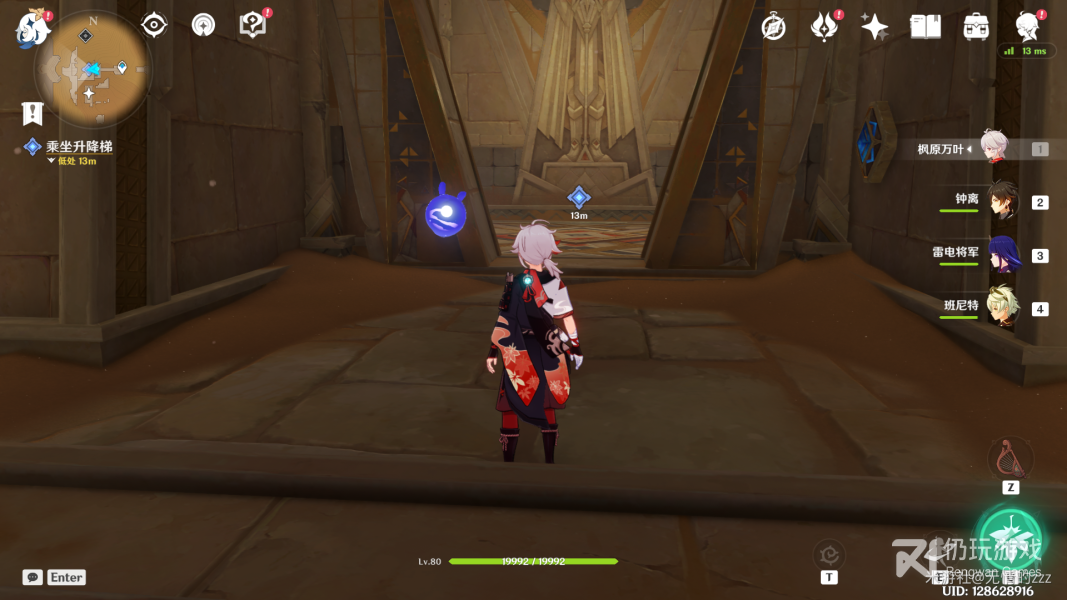This screenshot has height=600, width=1067.
Task: Select the 乘坐升降梯 quest tracker
Action: pos(78,147)
